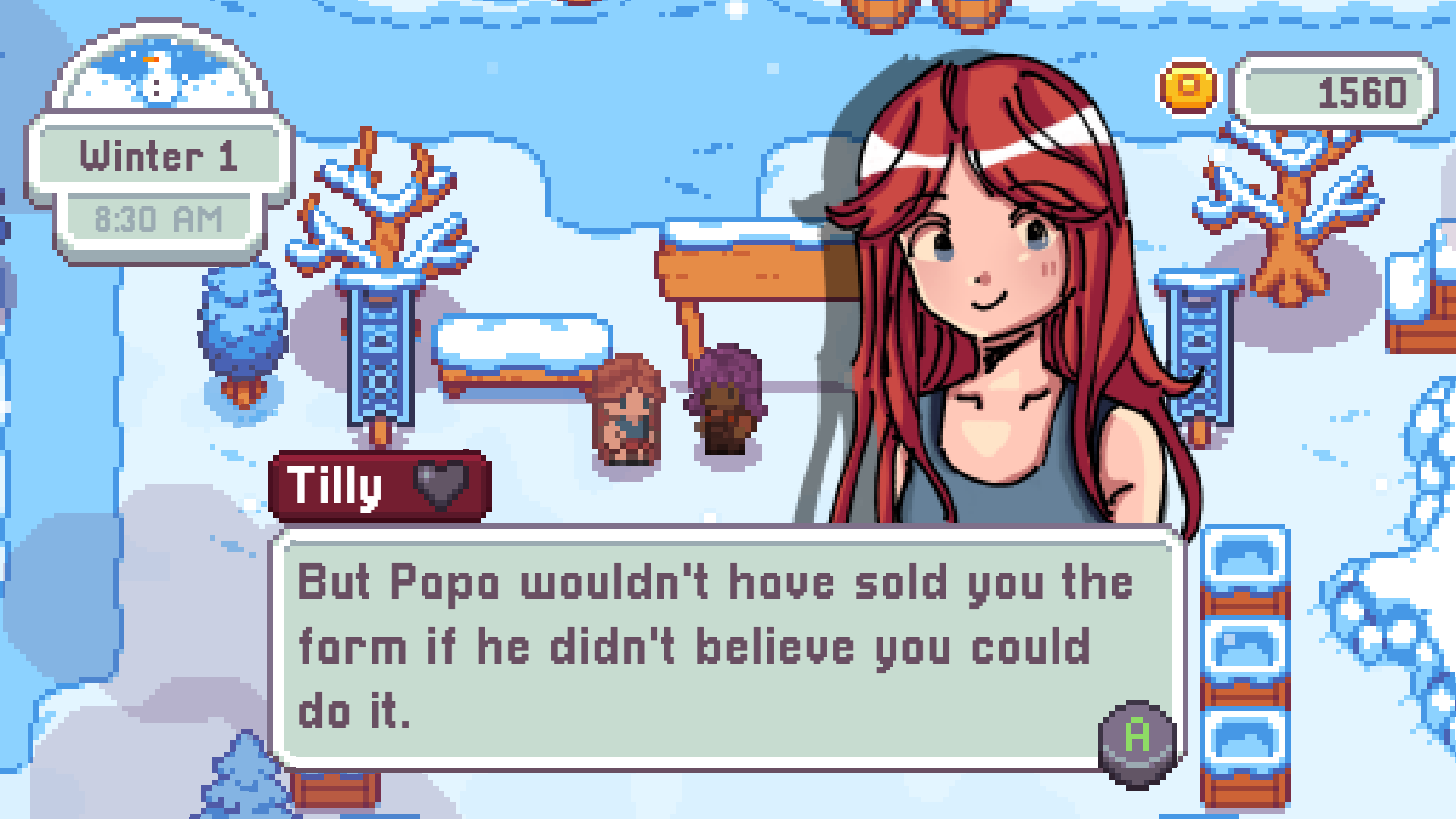Click the heart friendship icon next to Tilly's name
The image size is (1456, 819).
(443, 485)
